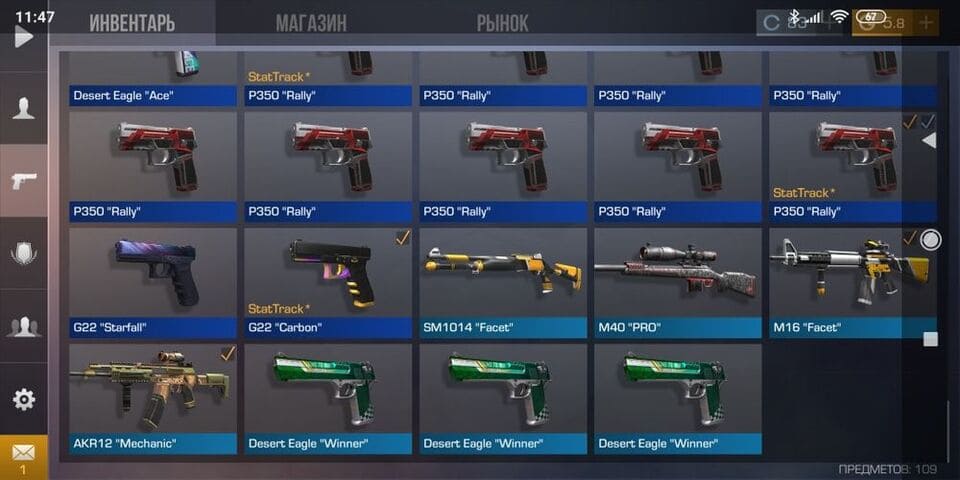Open the shield icon in the sidebar
Image resolution: width=960 pixels, height=480 pixels.
(x=23, y=254)
